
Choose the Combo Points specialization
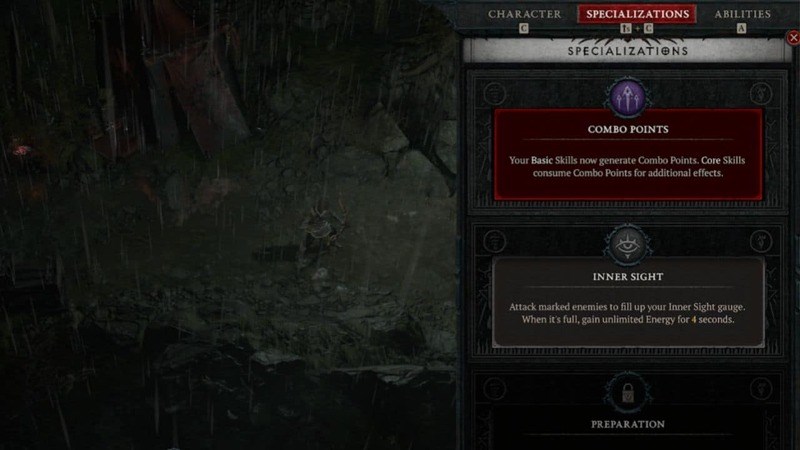[x=628, y=153]
